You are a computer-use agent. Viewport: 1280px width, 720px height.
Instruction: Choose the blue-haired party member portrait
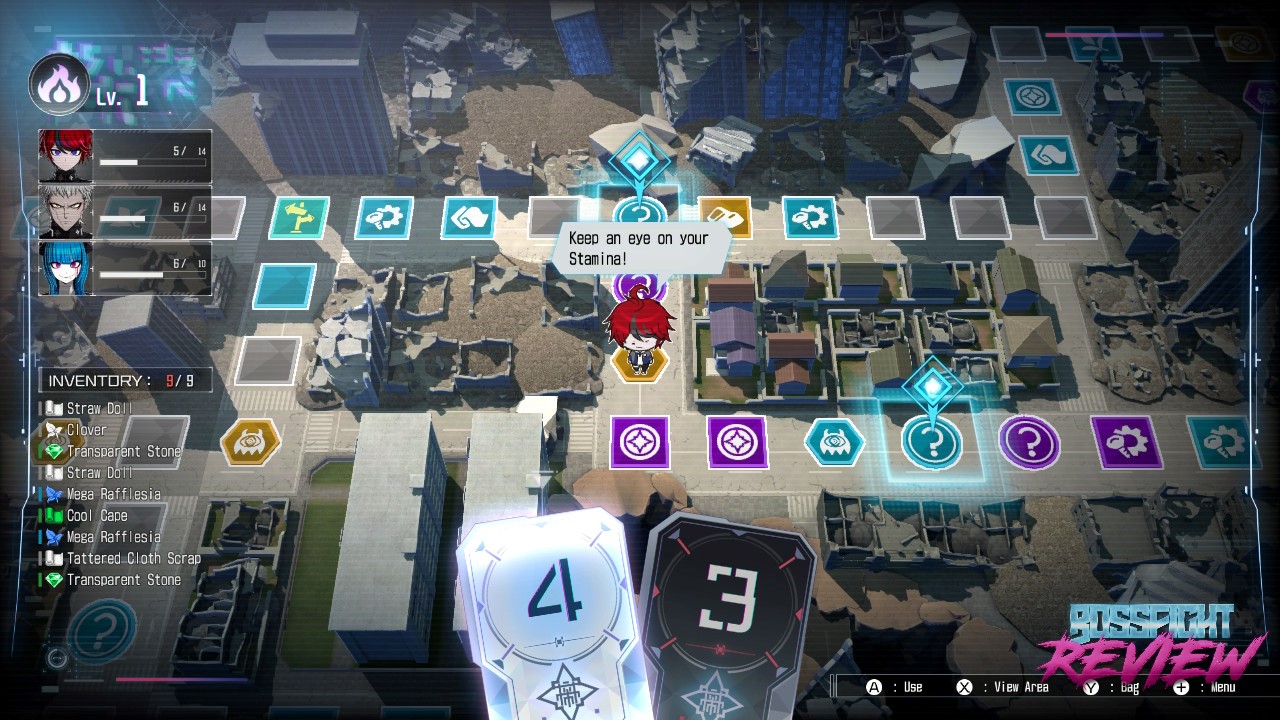[66, 268]
